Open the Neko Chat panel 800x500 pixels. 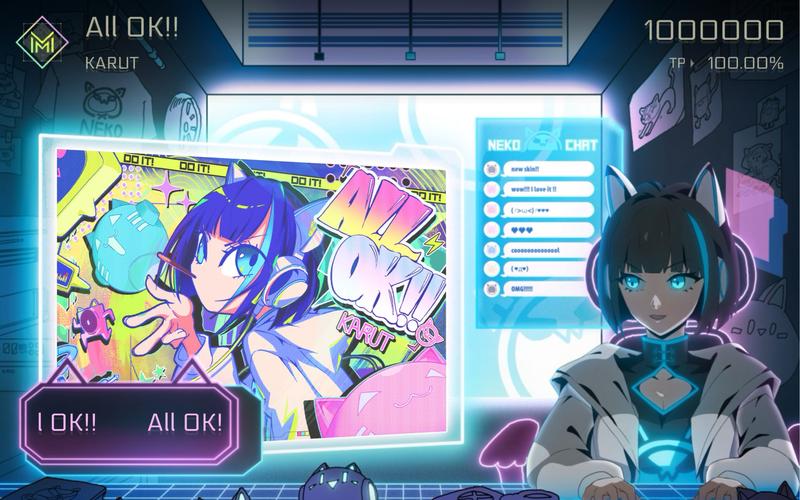point(541,220)
